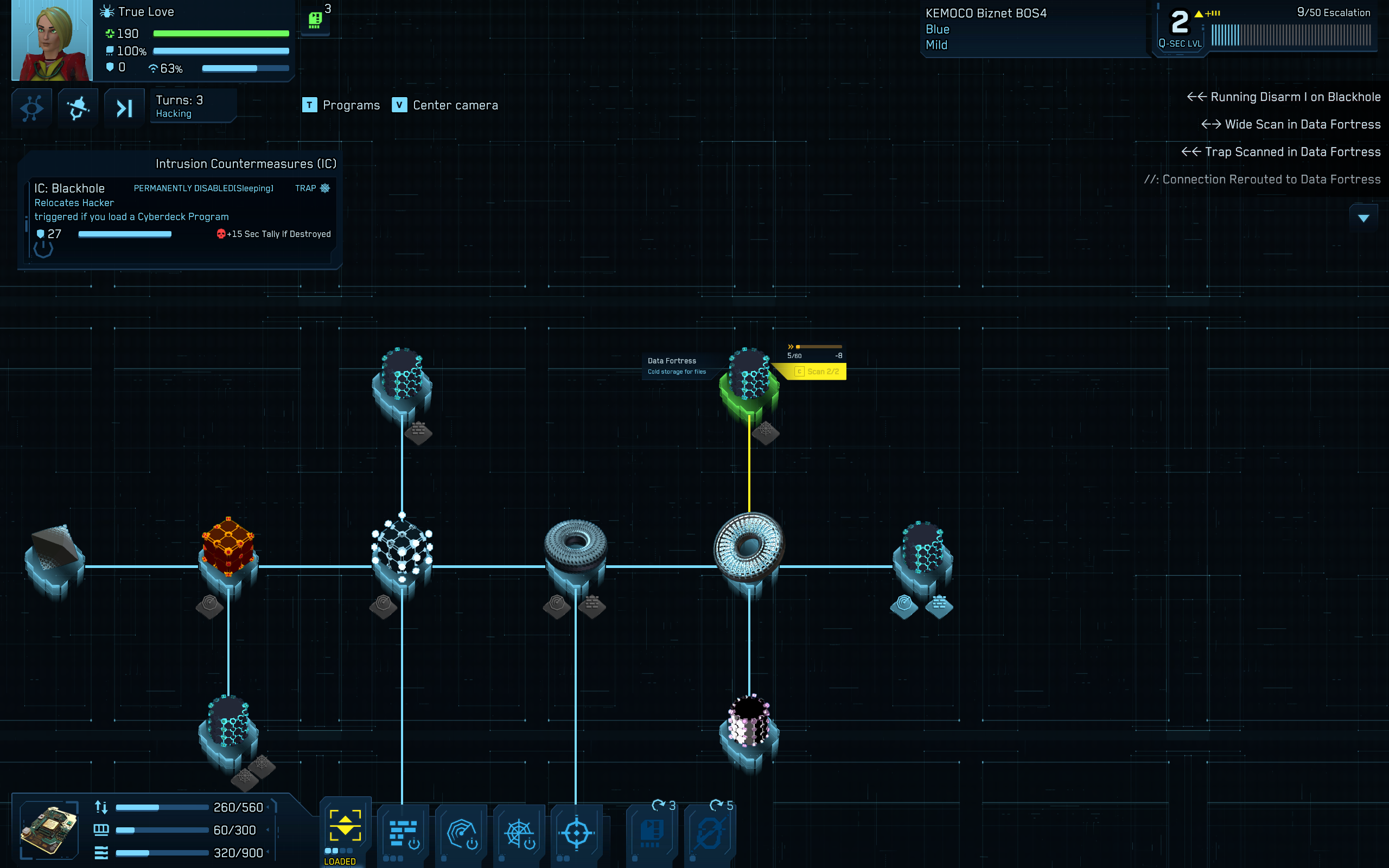Click the TRAP web icon in the IC panel

point(325,188)
